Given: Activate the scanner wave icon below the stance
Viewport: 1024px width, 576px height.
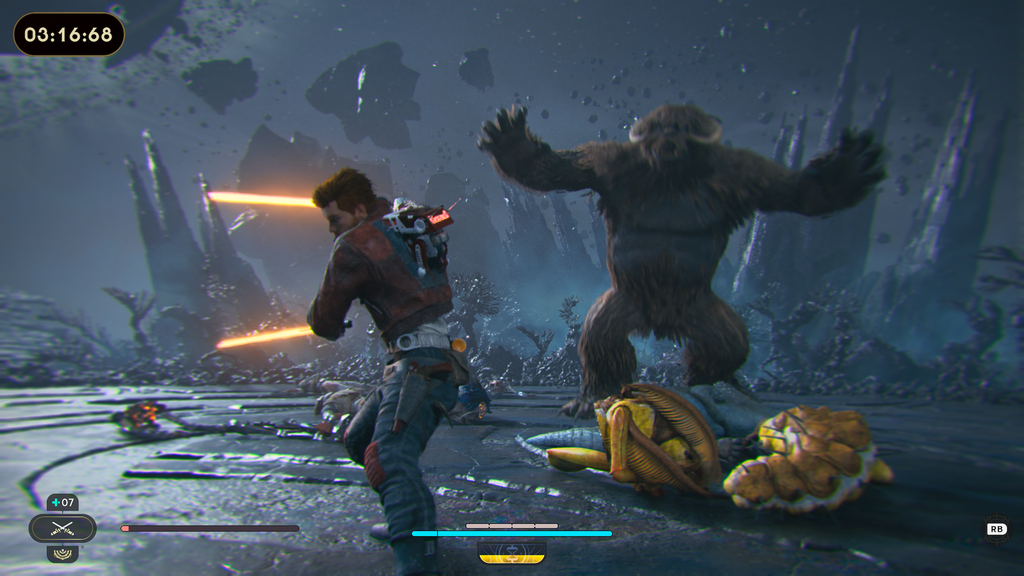Looking at the screenshot, I should (x=62, y=552).
